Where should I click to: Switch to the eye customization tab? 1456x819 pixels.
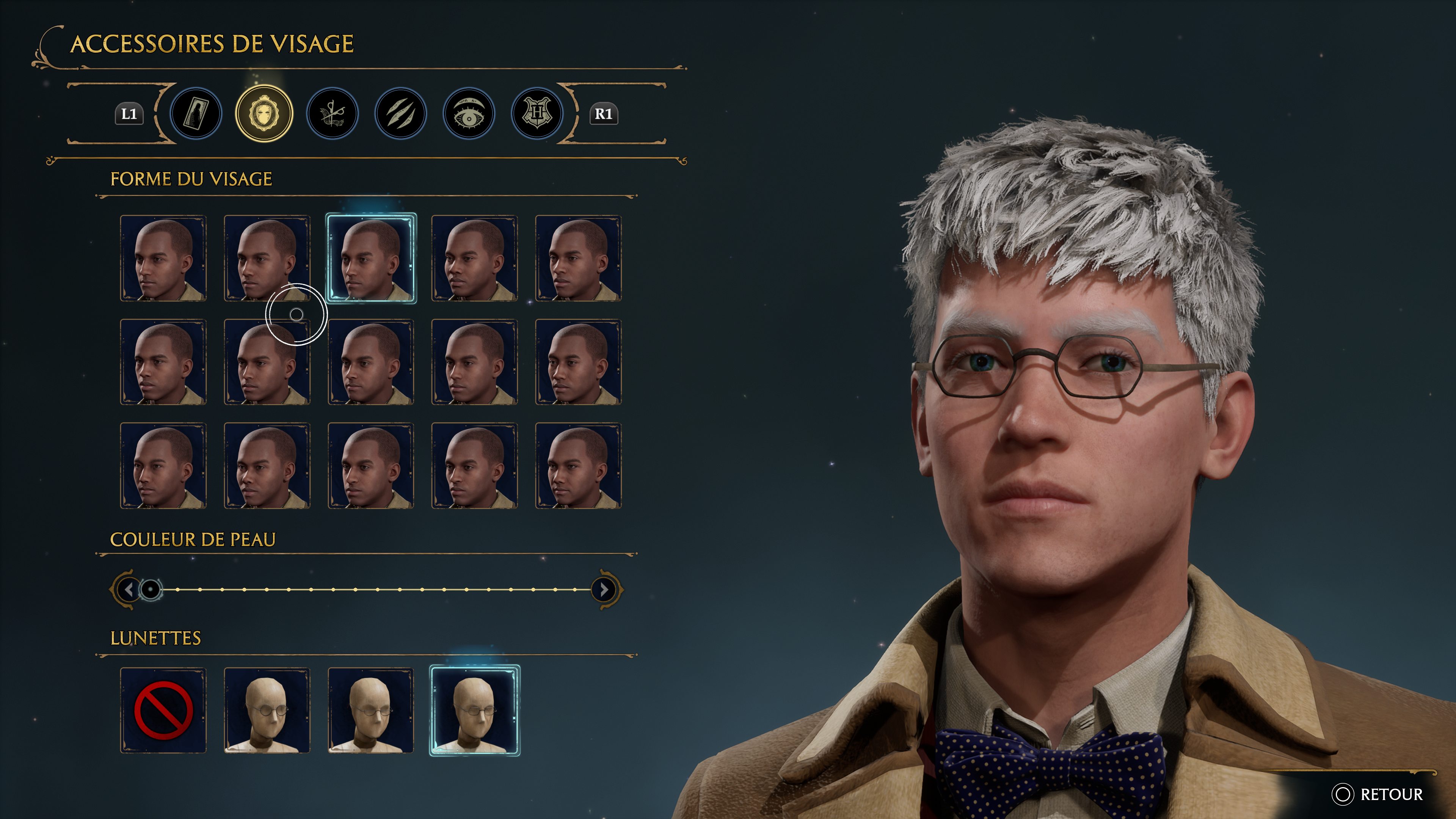click(469, 113)
